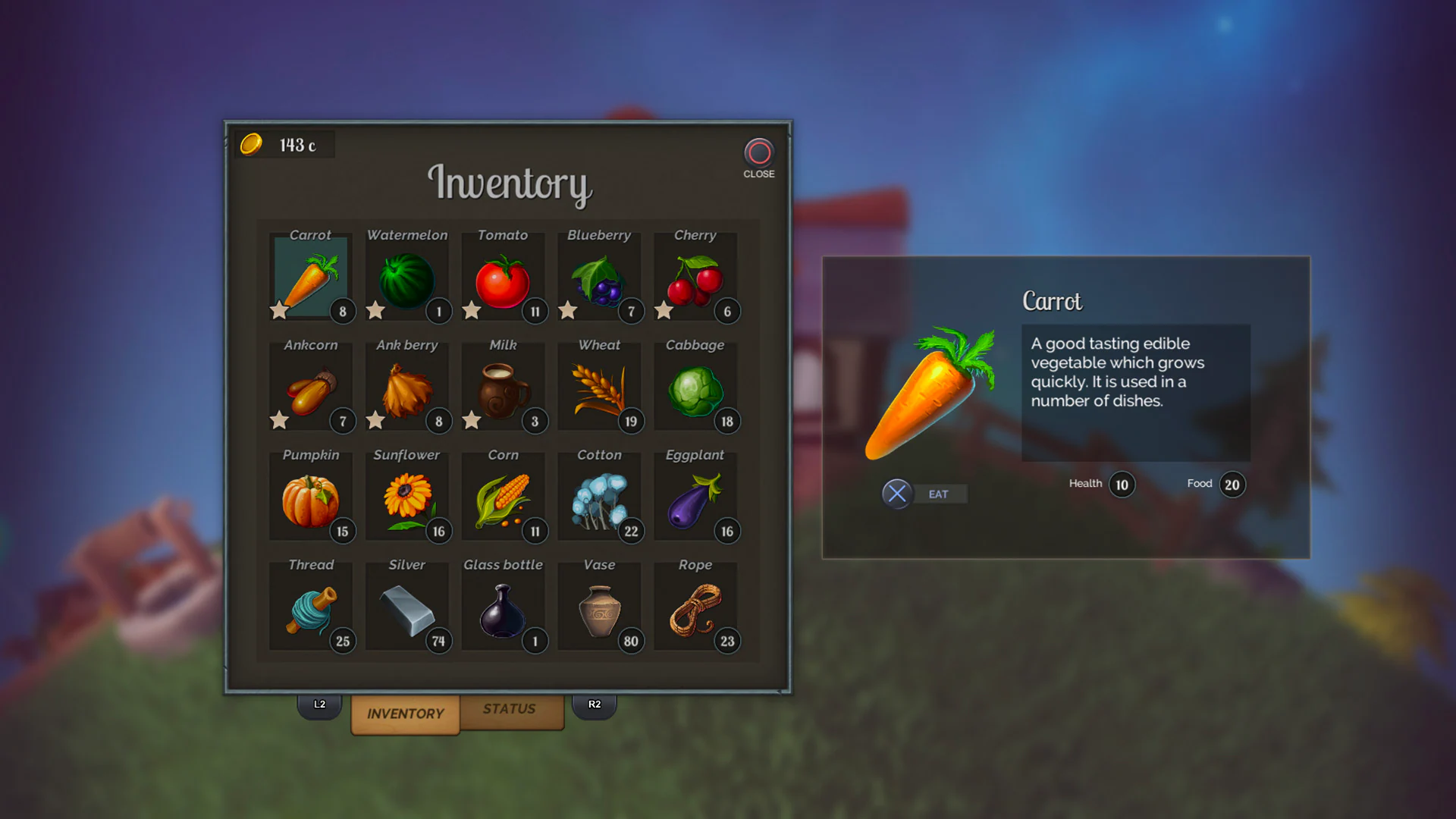The width and height of the screenshot is (1456, 819).
Task: Open the Pumpkin item details
Action: point(310,498)
